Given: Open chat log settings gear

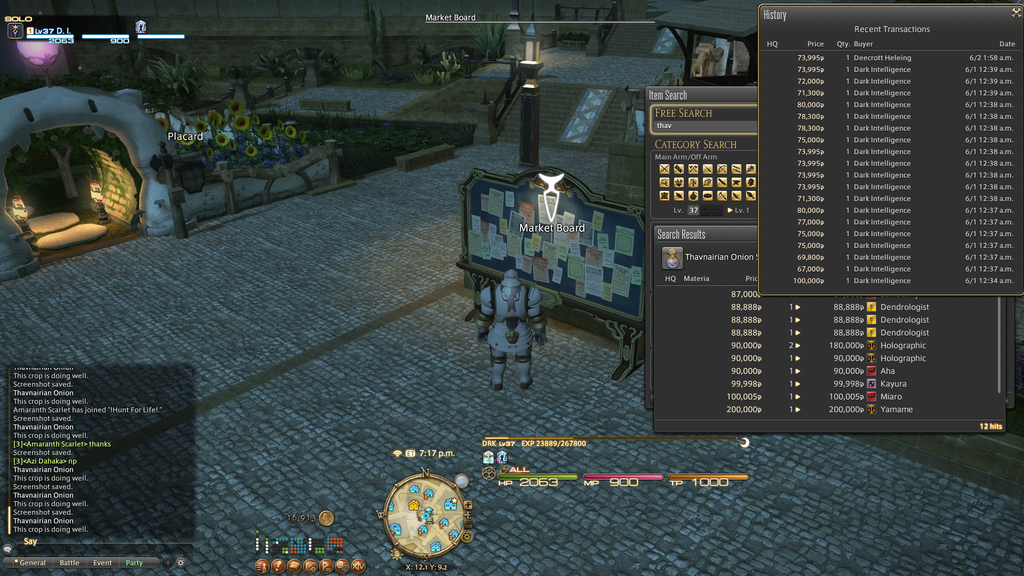Looking at the screenshot, I should [181, 563].
